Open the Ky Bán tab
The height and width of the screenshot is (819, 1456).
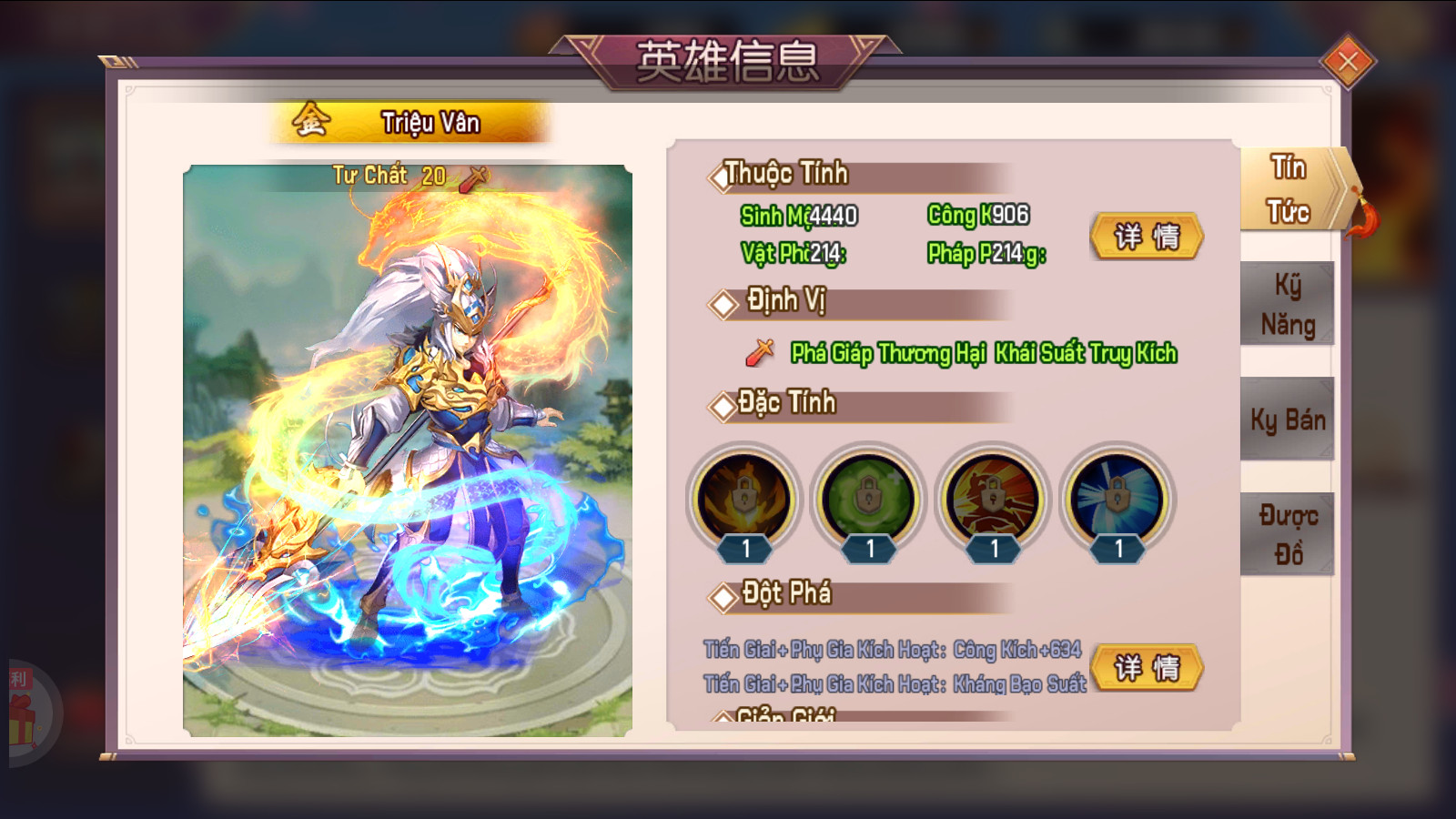1287,420
